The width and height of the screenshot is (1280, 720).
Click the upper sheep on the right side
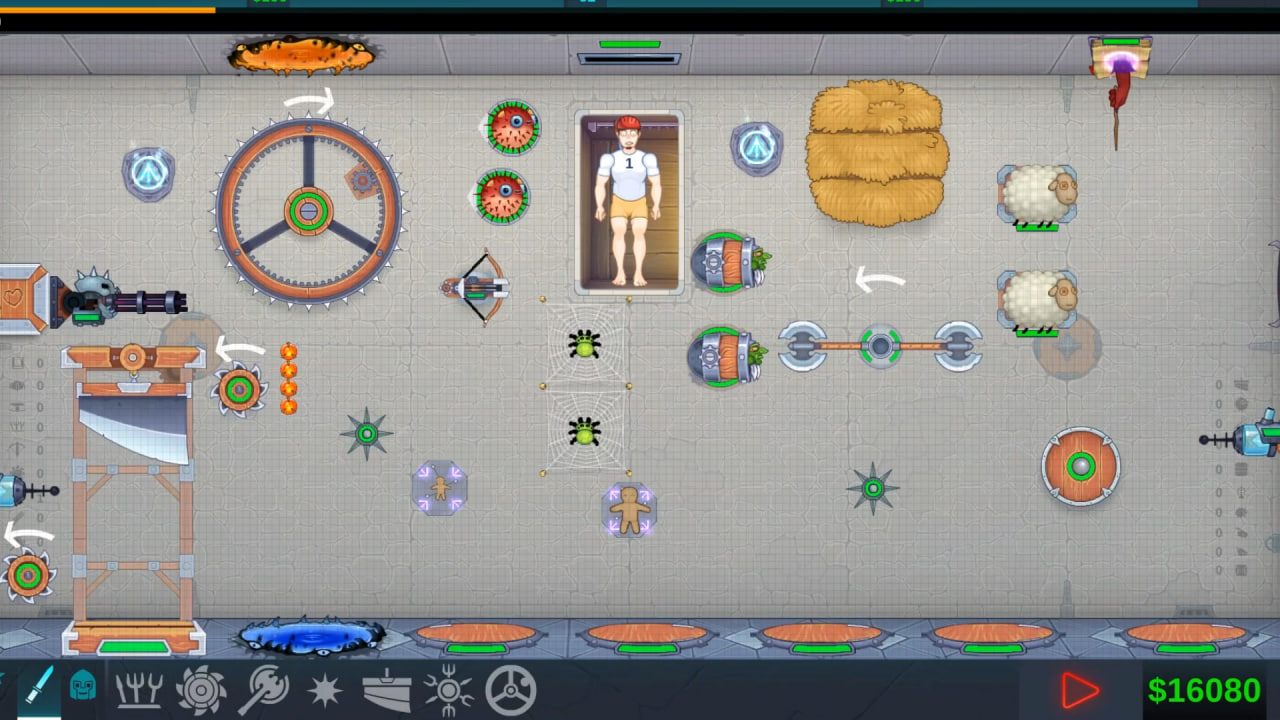point(1037,193)
